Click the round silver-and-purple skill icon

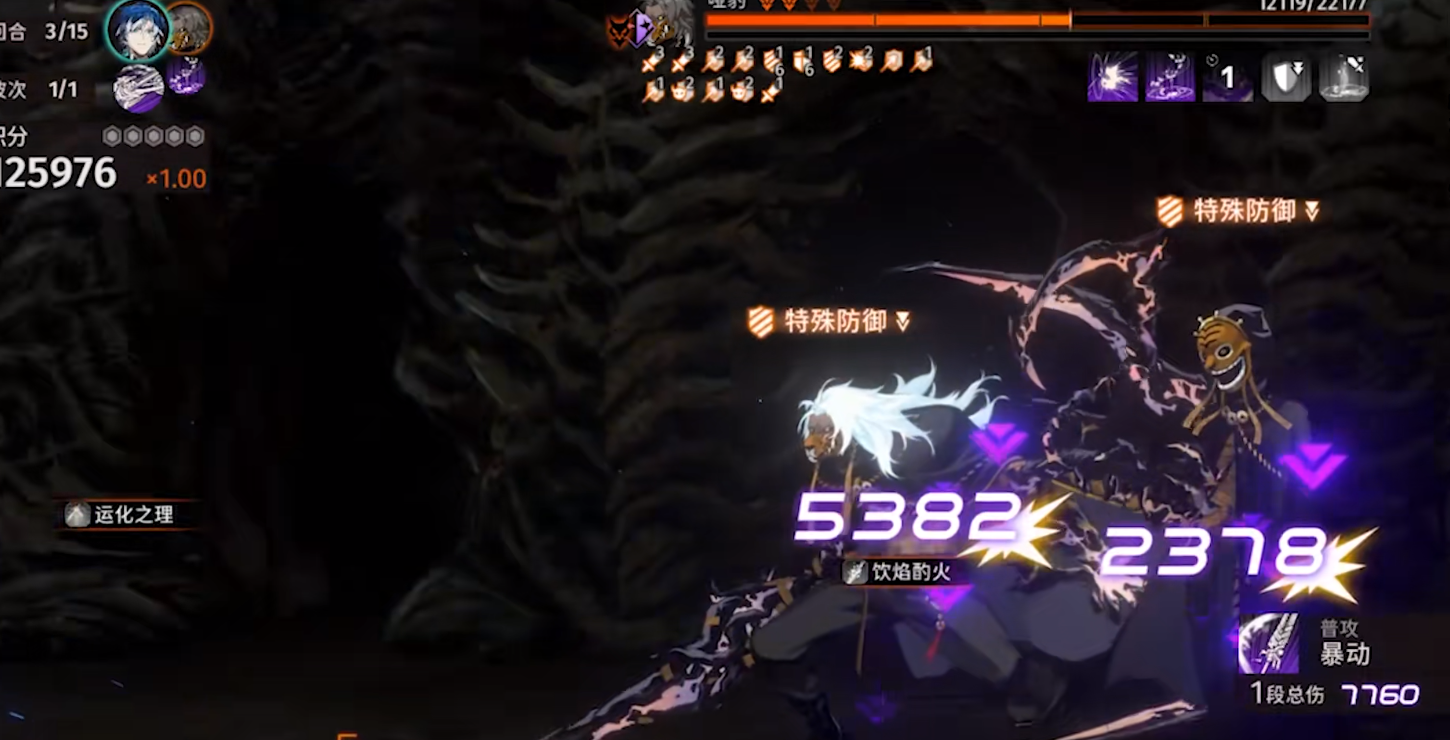tap(138, 88)
